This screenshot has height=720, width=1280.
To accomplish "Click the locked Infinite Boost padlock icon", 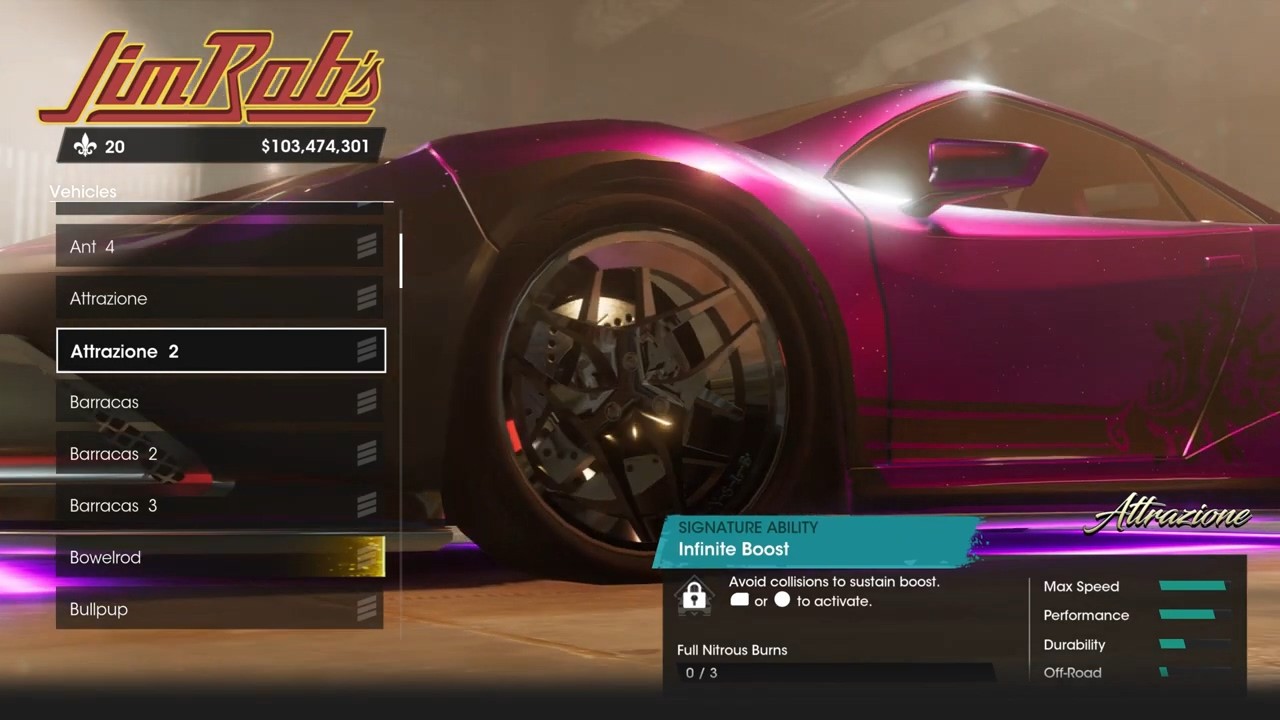I will pyautogui.click(x=694, y=596).
